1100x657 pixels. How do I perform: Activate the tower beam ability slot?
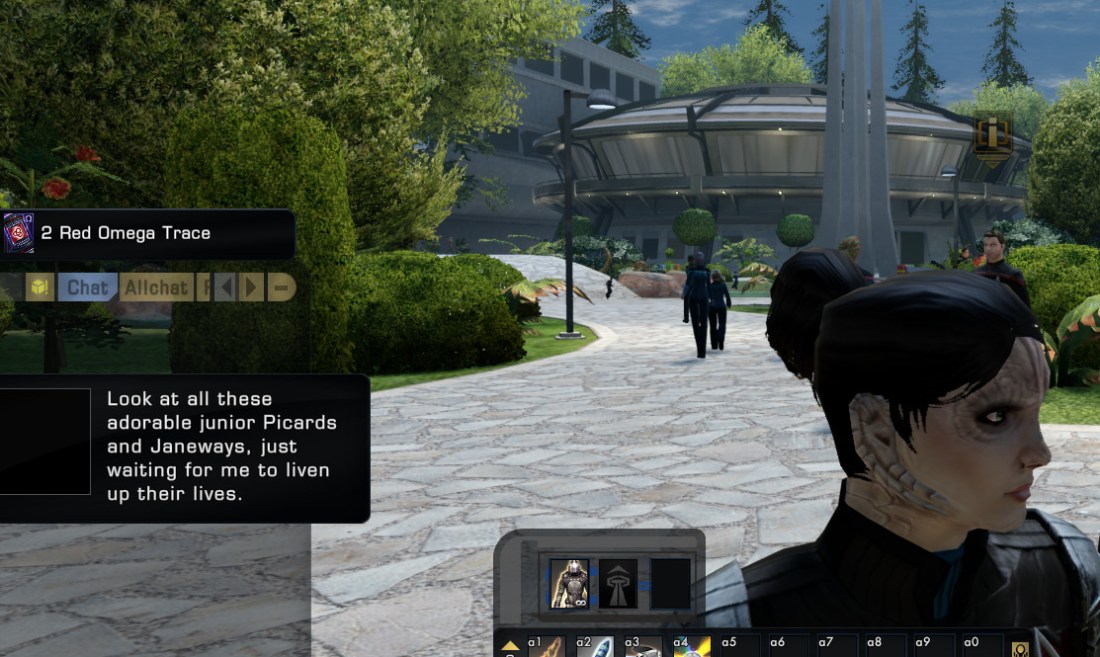618,584
